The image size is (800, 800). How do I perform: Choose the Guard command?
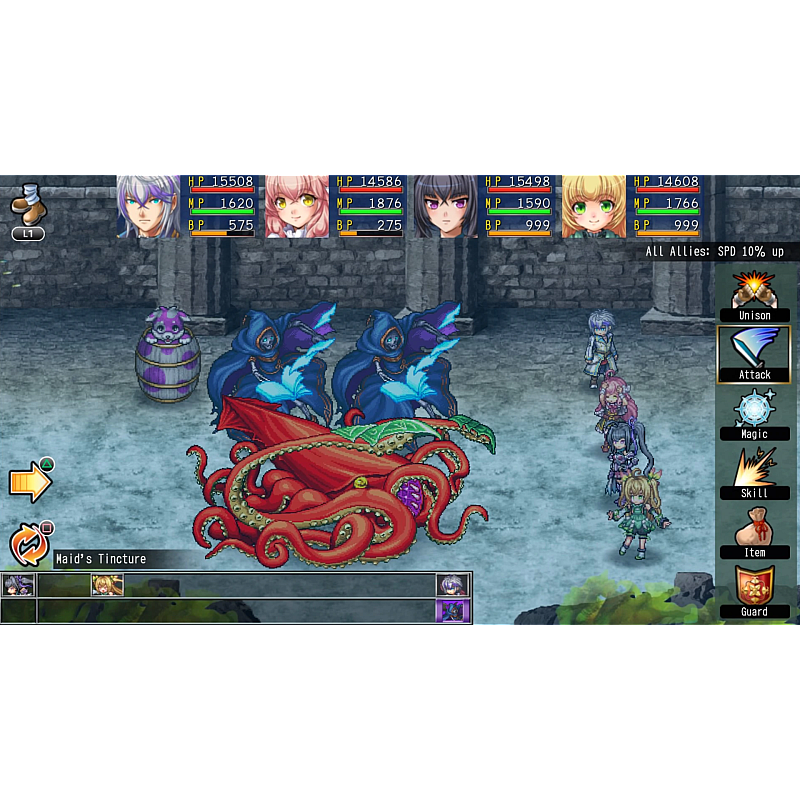[754, 591]
